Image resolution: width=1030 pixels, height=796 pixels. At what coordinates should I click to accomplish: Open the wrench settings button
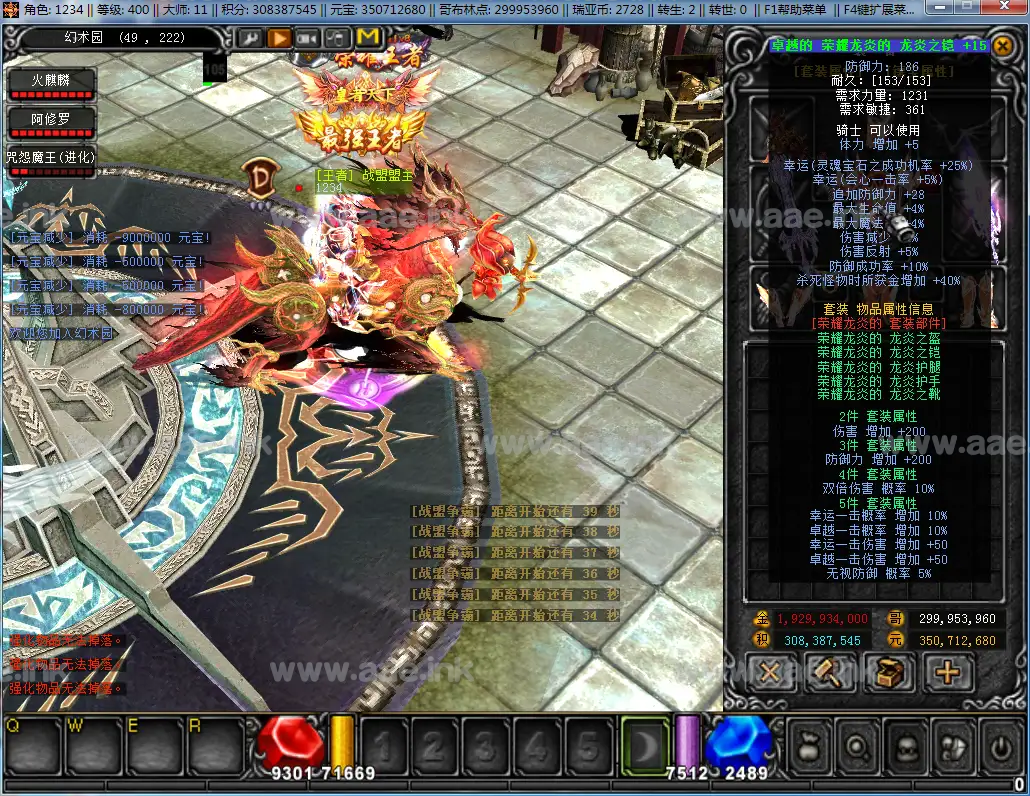[249, 38]
